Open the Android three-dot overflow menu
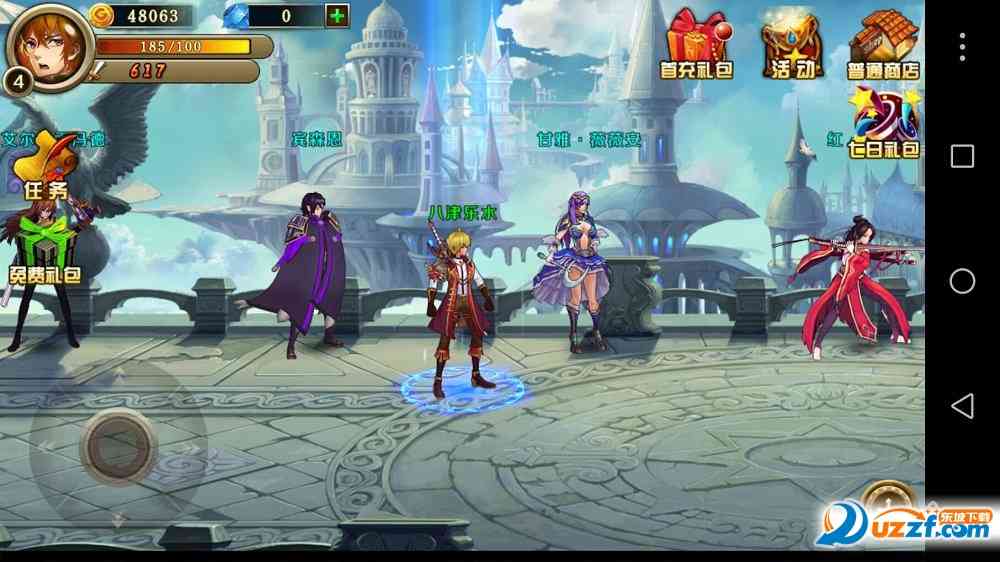This screenshot has height=562, width=1000. (x=962, y=46)
